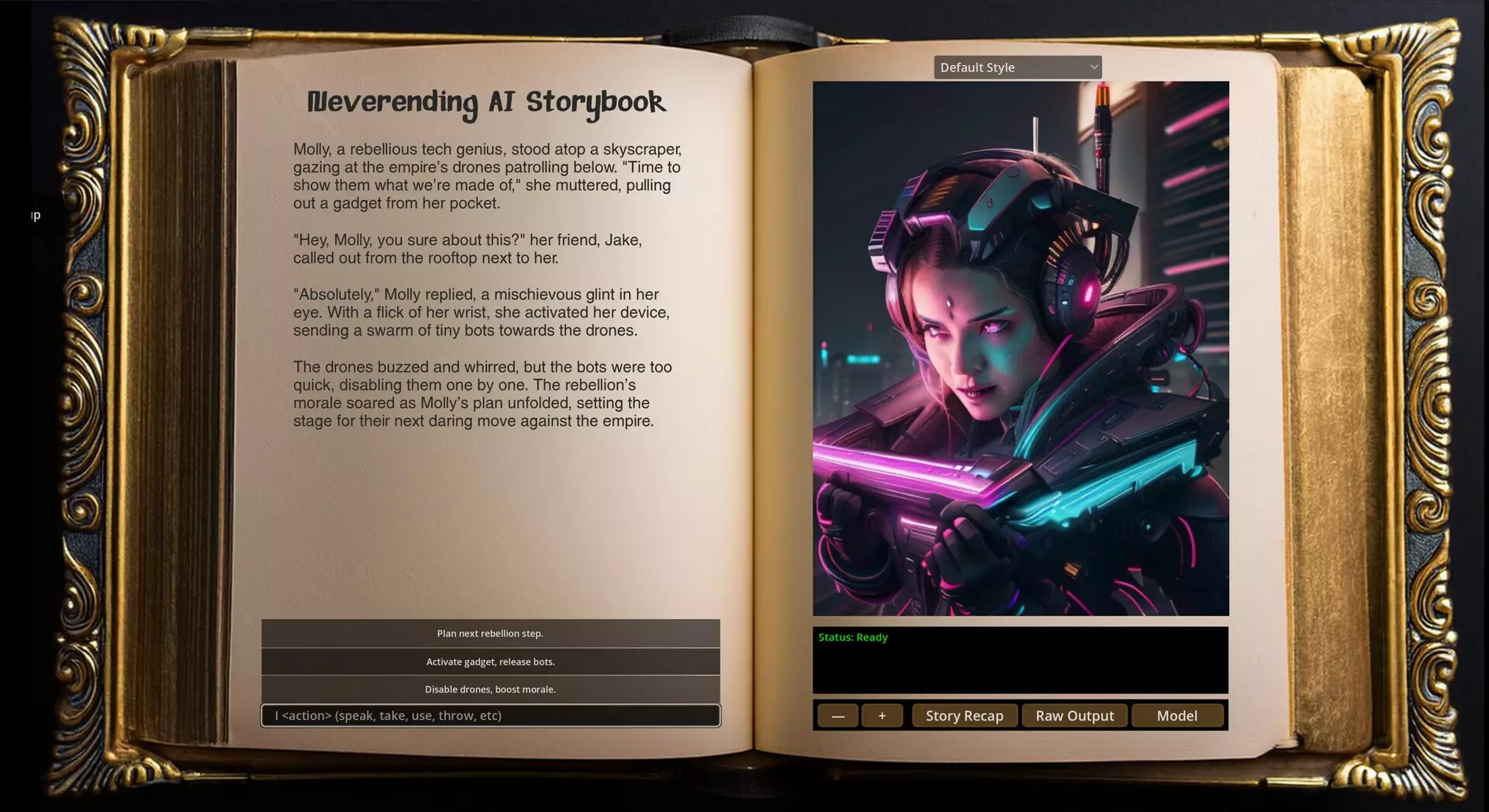The height and width of the screenshot is (812, 1489).
Task: Choose "Plan next rebellion step."
Action: point(490,634)
